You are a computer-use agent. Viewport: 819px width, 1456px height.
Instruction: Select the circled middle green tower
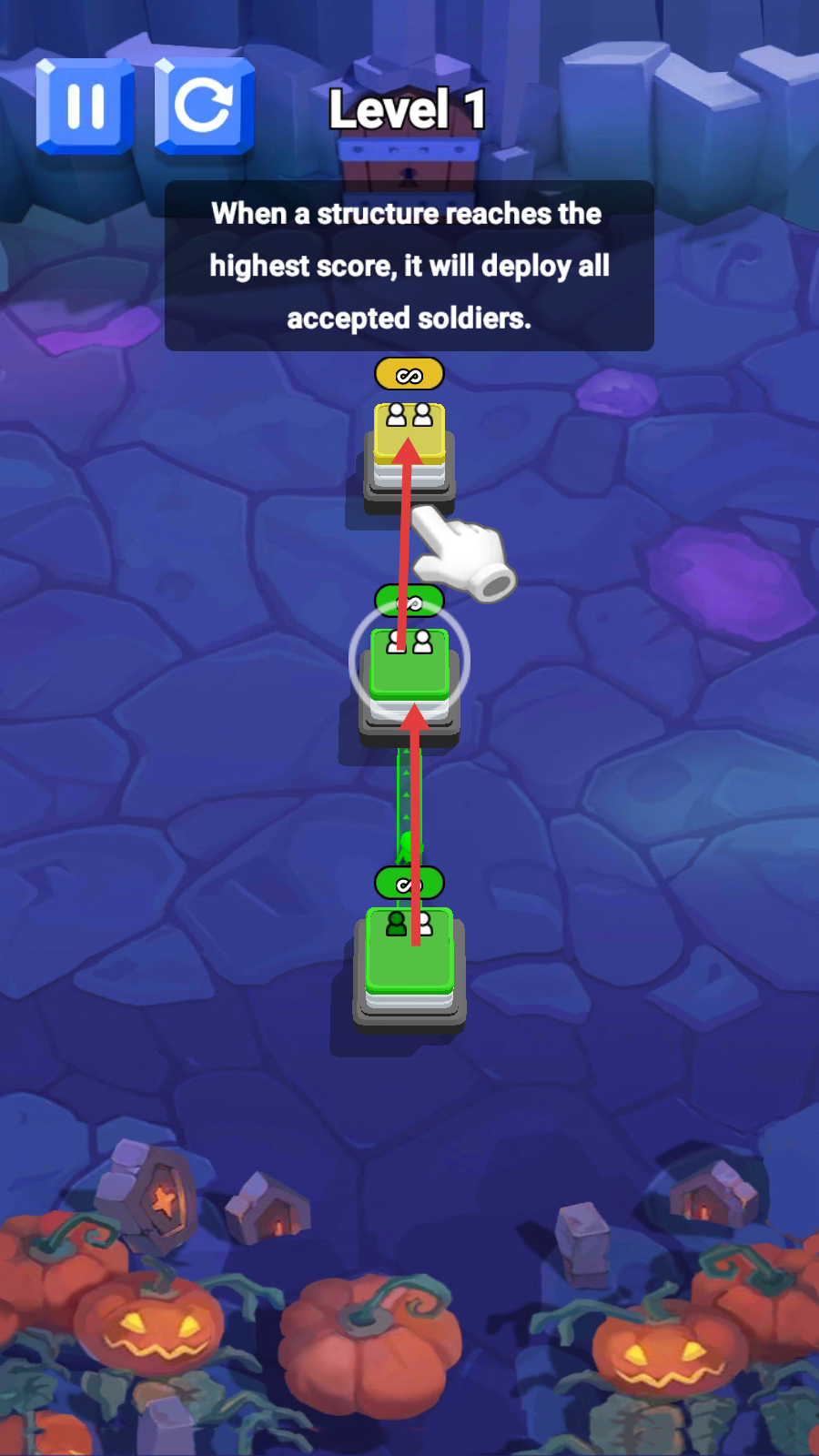coord(409,667)
